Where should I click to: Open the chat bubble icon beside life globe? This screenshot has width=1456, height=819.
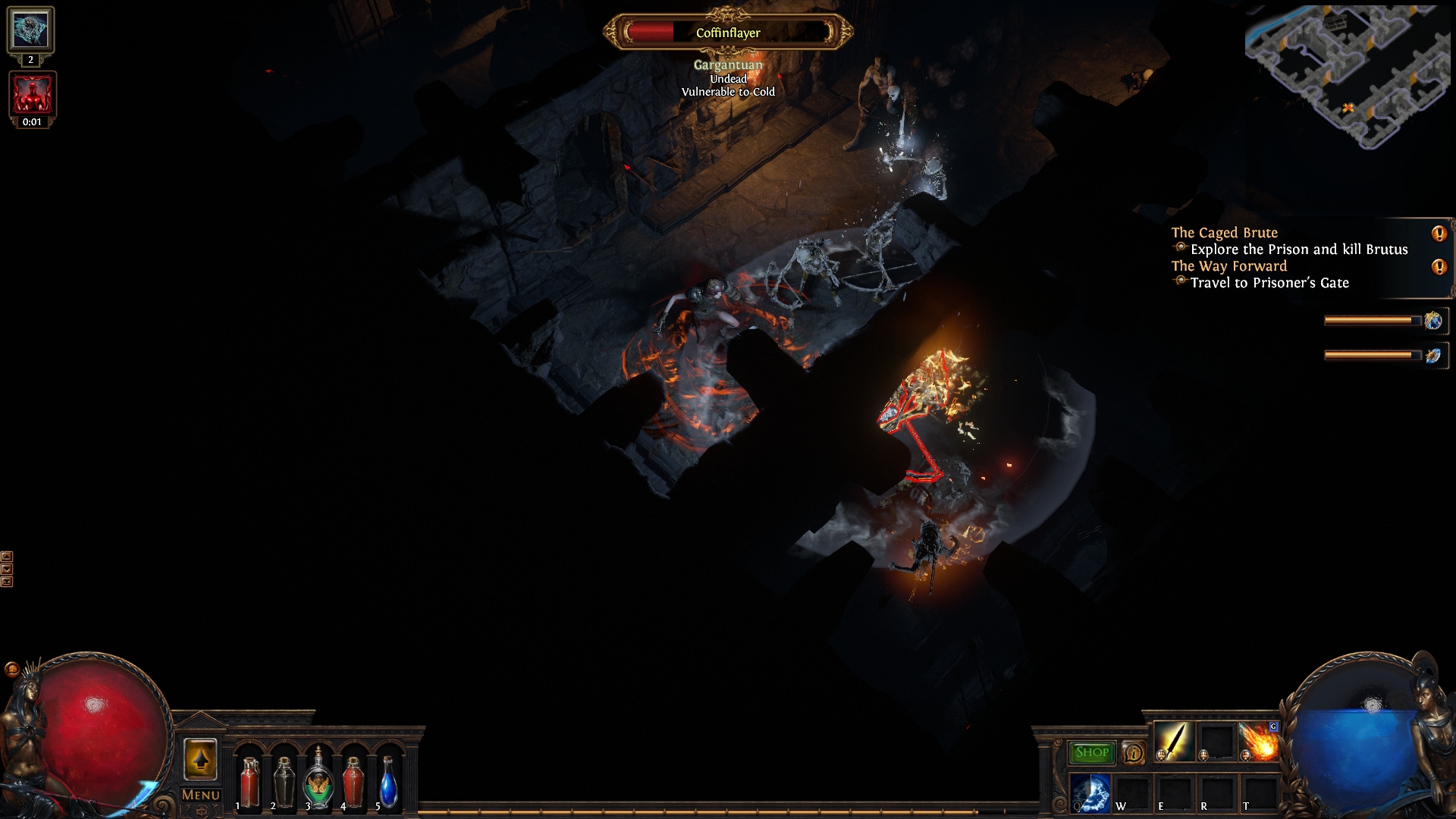coord(11,669)
